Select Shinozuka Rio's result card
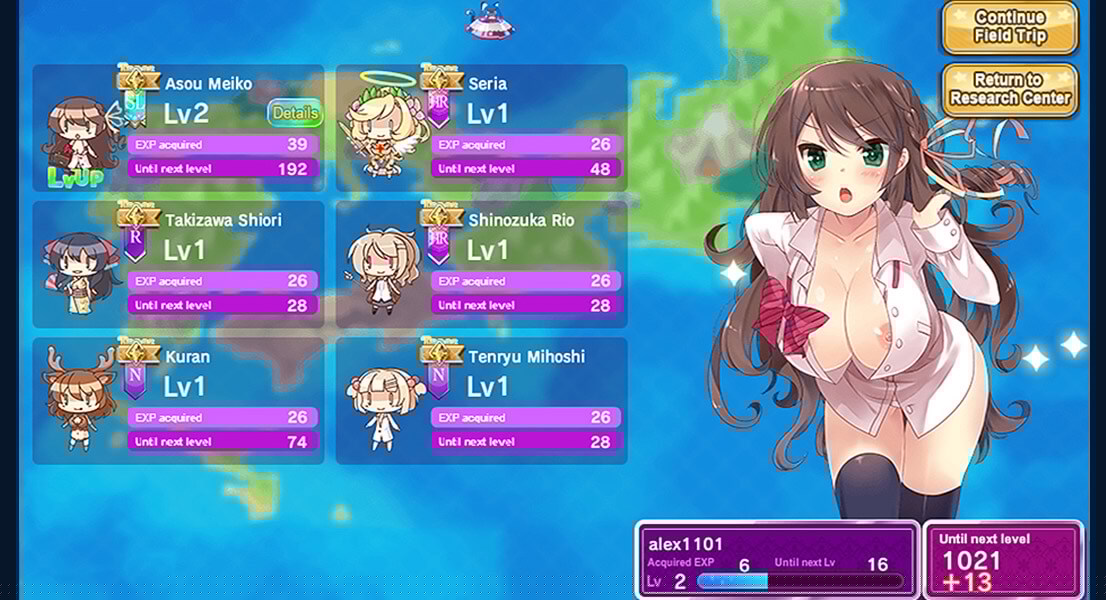The image size is (1106, 600). click(481, 264)
